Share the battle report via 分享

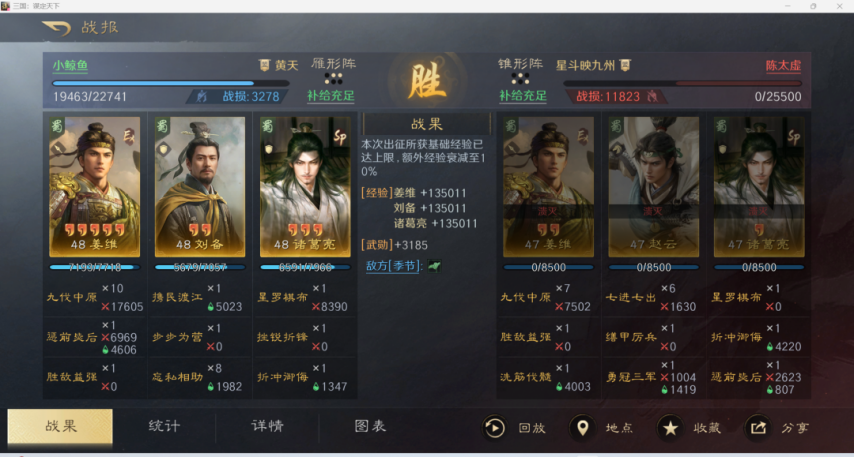[x=777, y=428]
